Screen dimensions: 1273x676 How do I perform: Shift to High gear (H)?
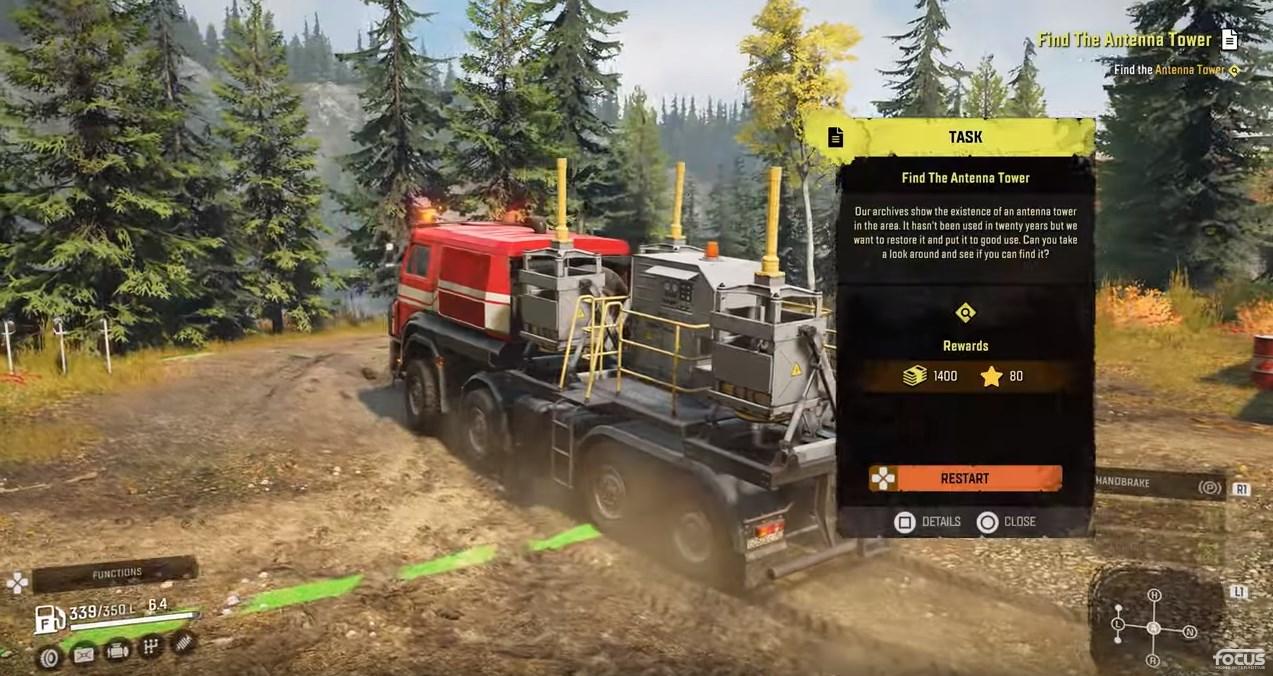coord(1154,596)
